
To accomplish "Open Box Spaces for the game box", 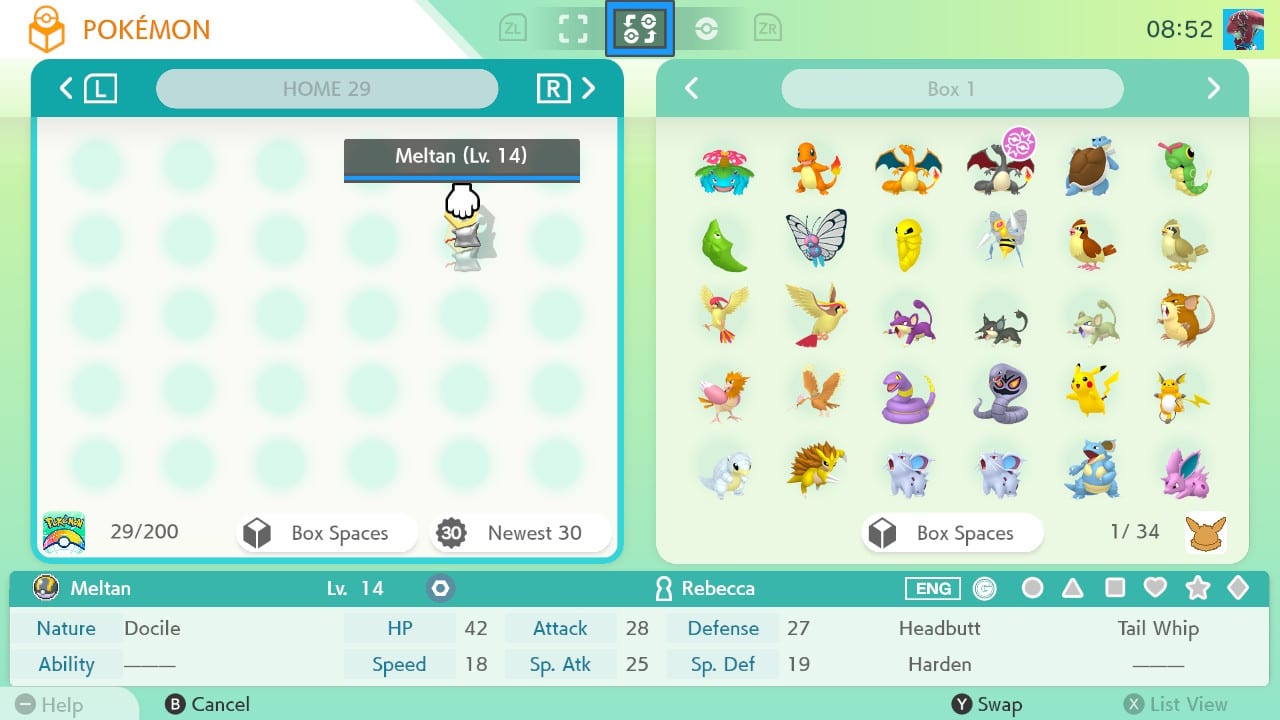I will [951, 533].
